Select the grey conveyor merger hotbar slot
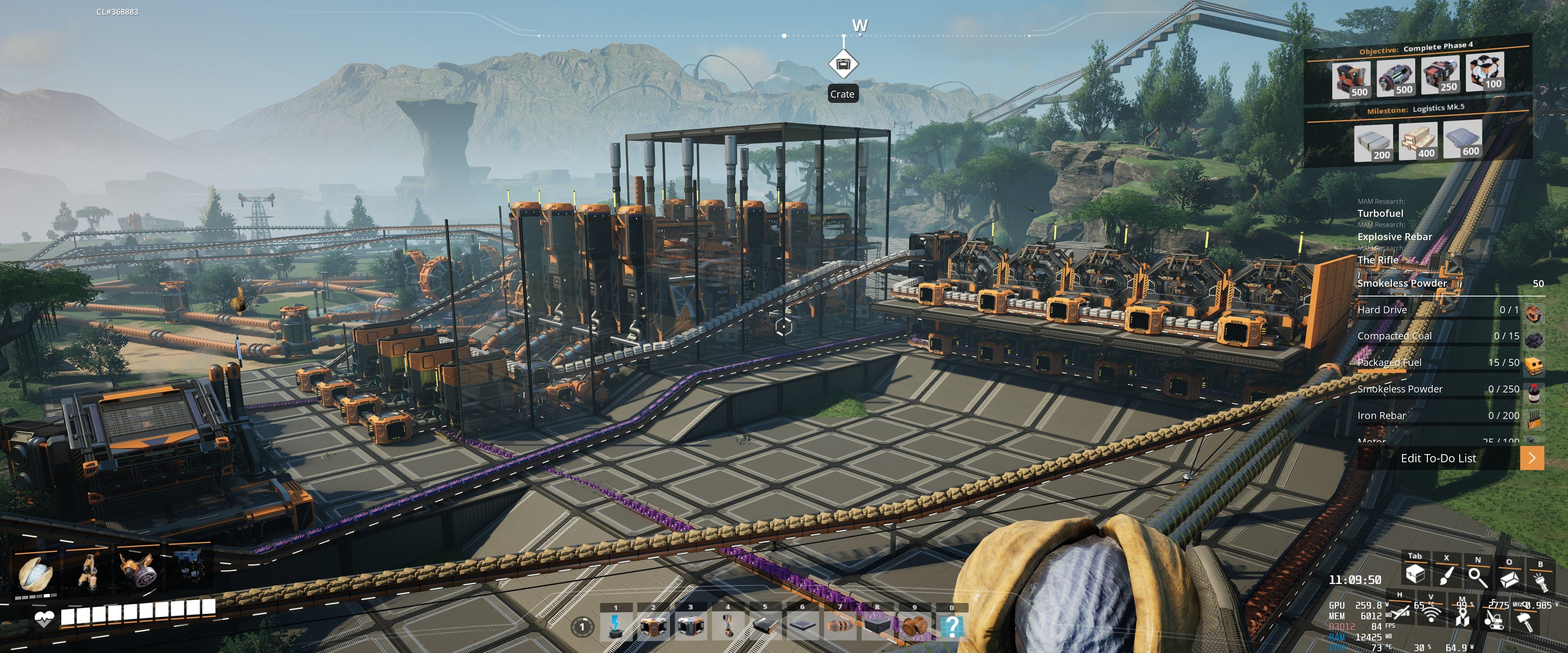 [x=690, y=626]
